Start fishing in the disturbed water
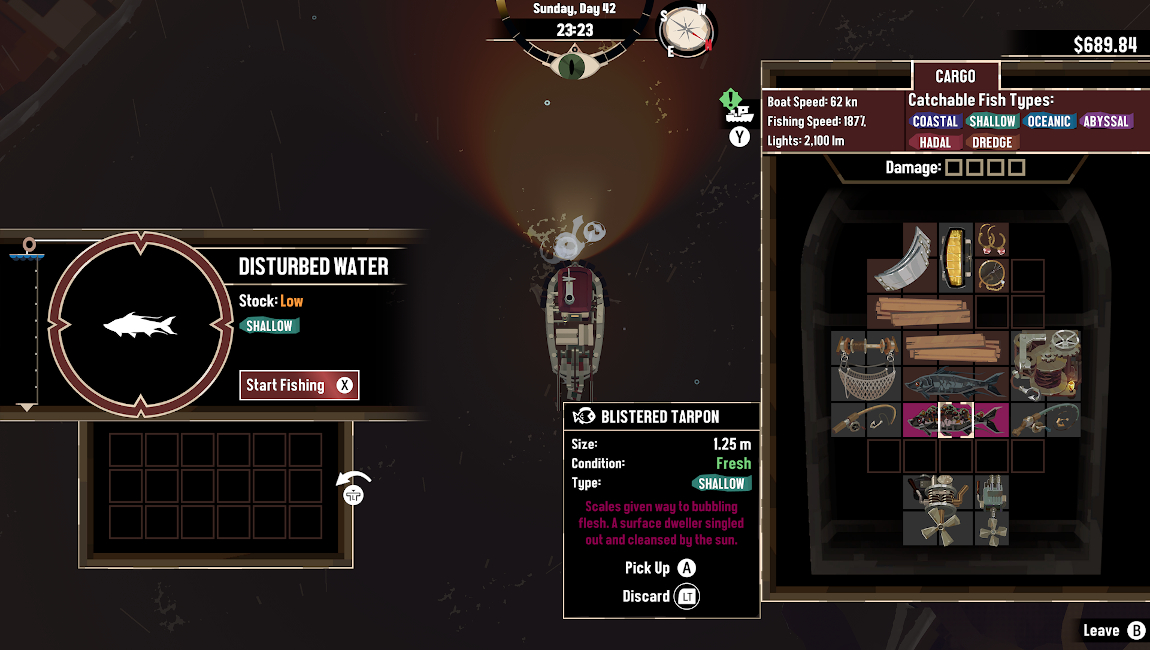 298,385
